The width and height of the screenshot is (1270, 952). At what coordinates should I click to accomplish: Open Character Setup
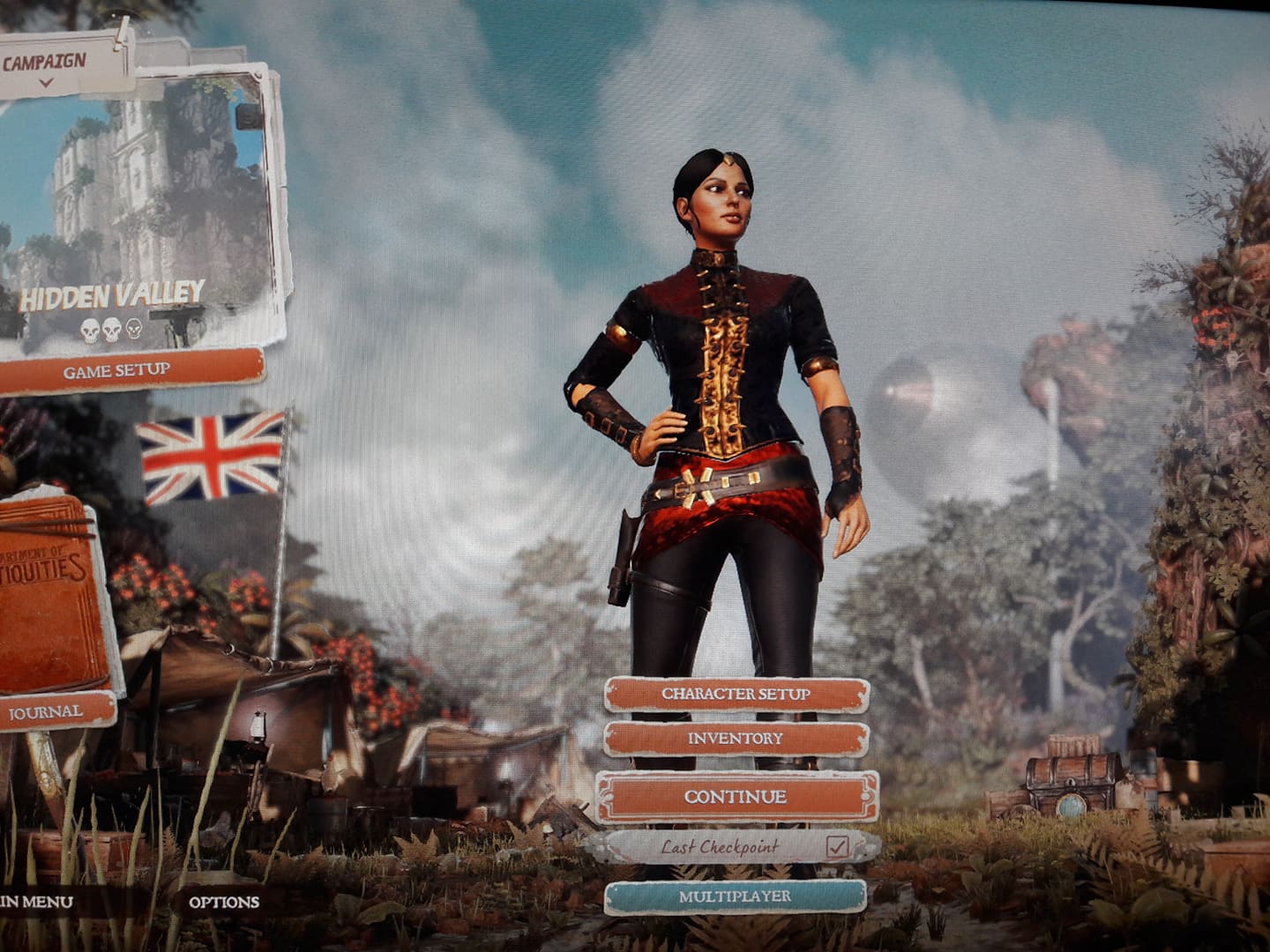[736, 695]
